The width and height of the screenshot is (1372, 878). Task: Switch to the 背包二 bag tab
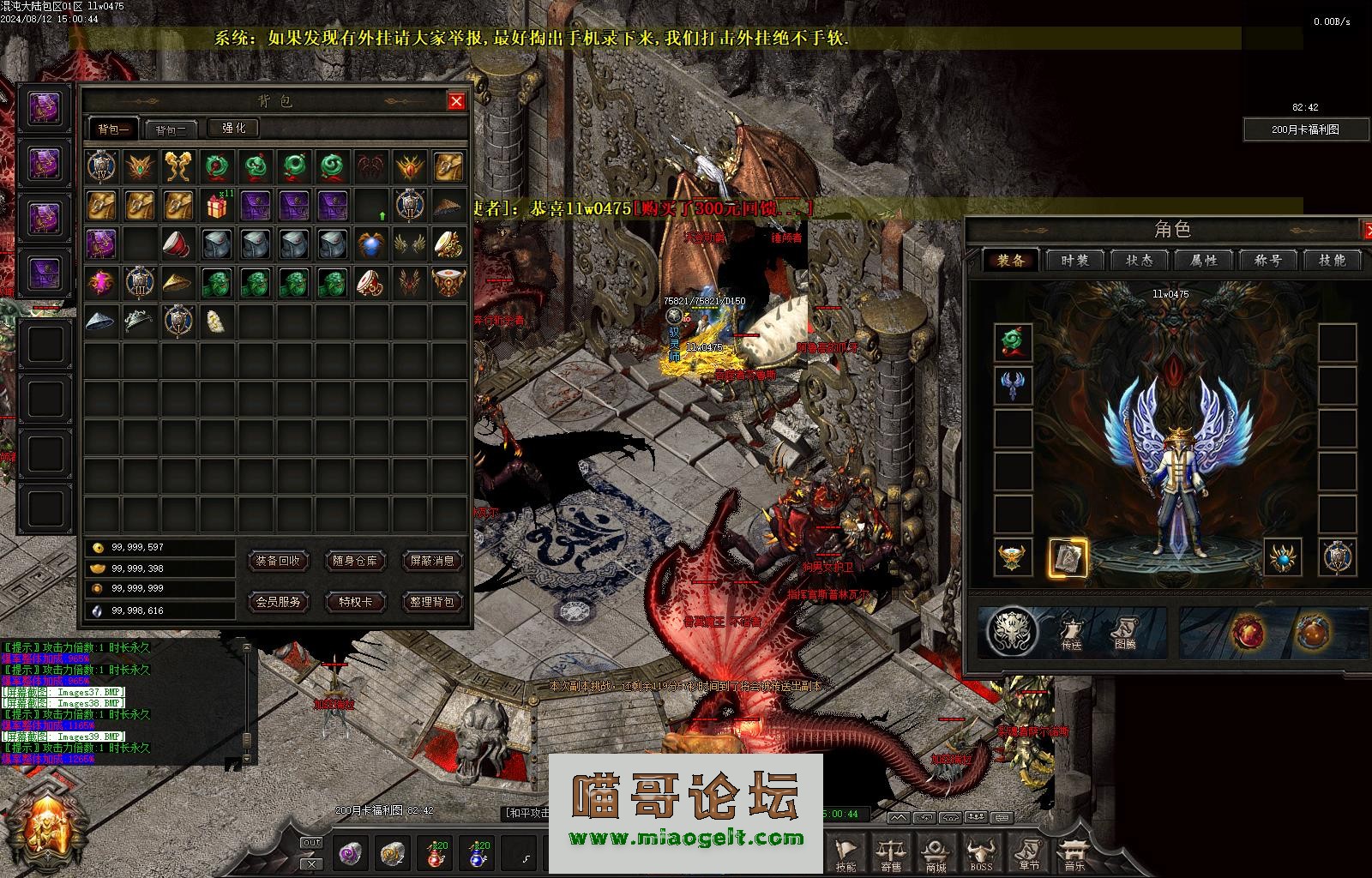171,129
